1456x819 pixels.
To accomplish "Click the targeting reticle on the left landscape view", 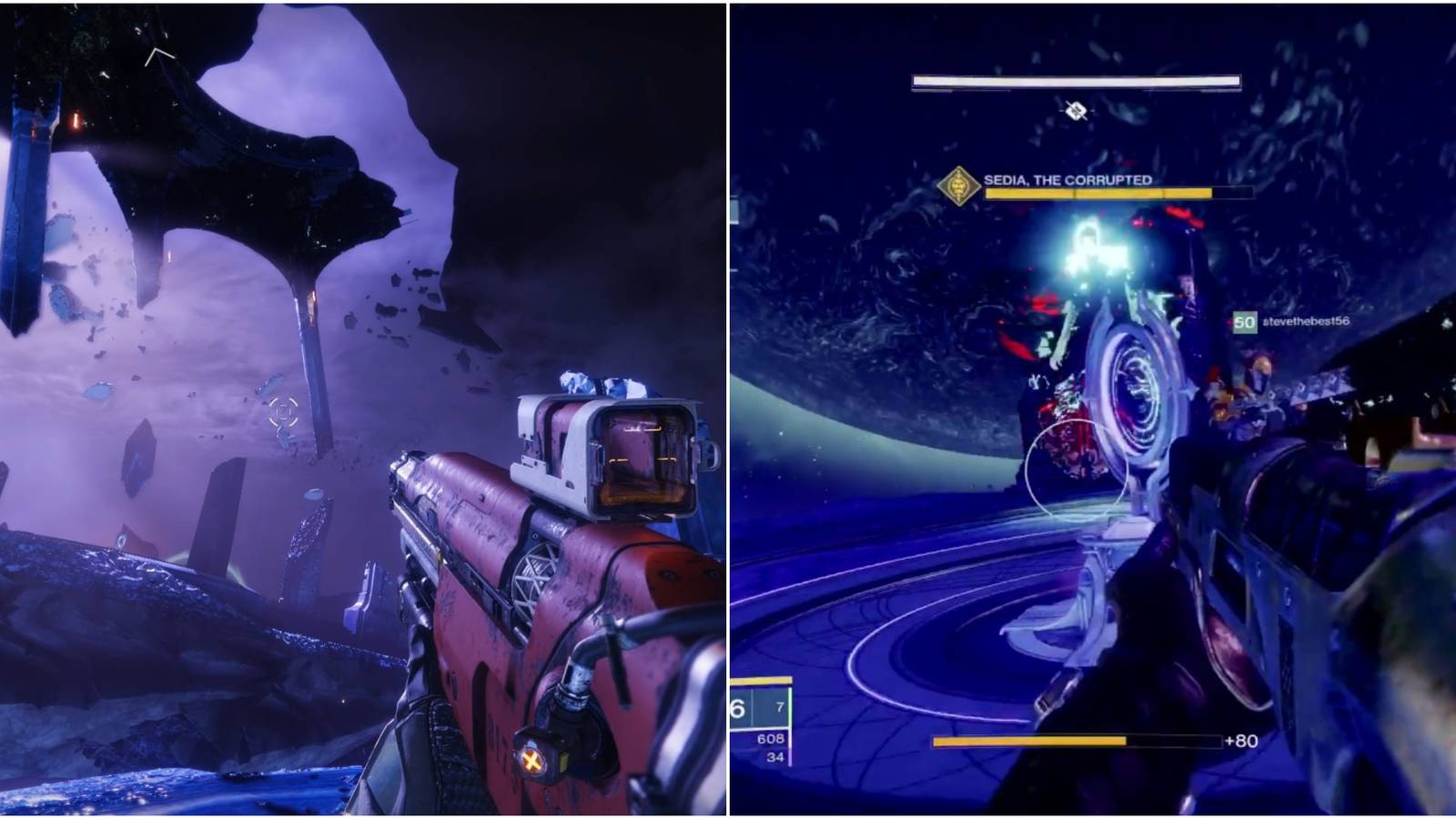I will pyautogui.click(x=285, y=412).
